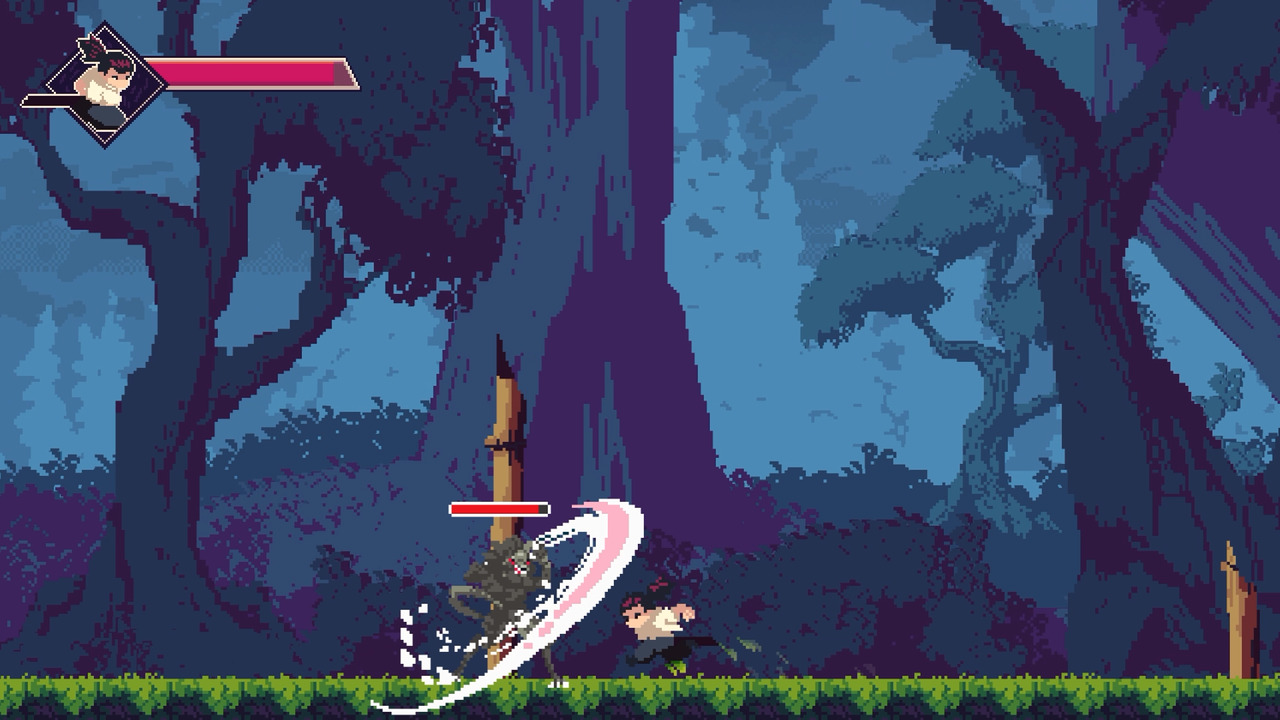Click the demon's red mouth markings
Viewport: 1280px width, 720px height.
pyautogui.click(x=517, y=572)
